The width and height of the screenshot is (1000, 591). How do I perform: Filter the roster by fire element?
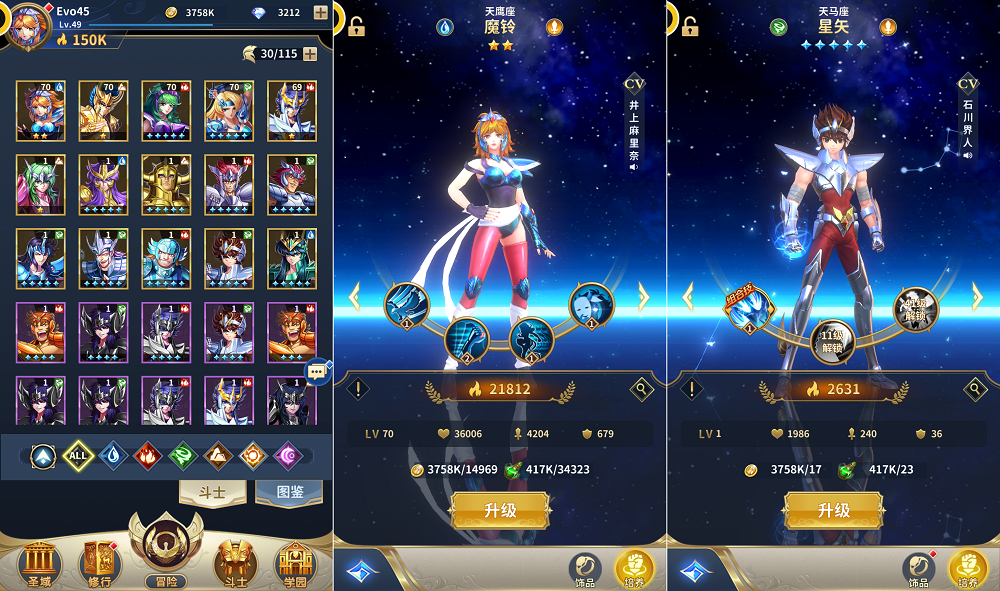tap(148, 456)
